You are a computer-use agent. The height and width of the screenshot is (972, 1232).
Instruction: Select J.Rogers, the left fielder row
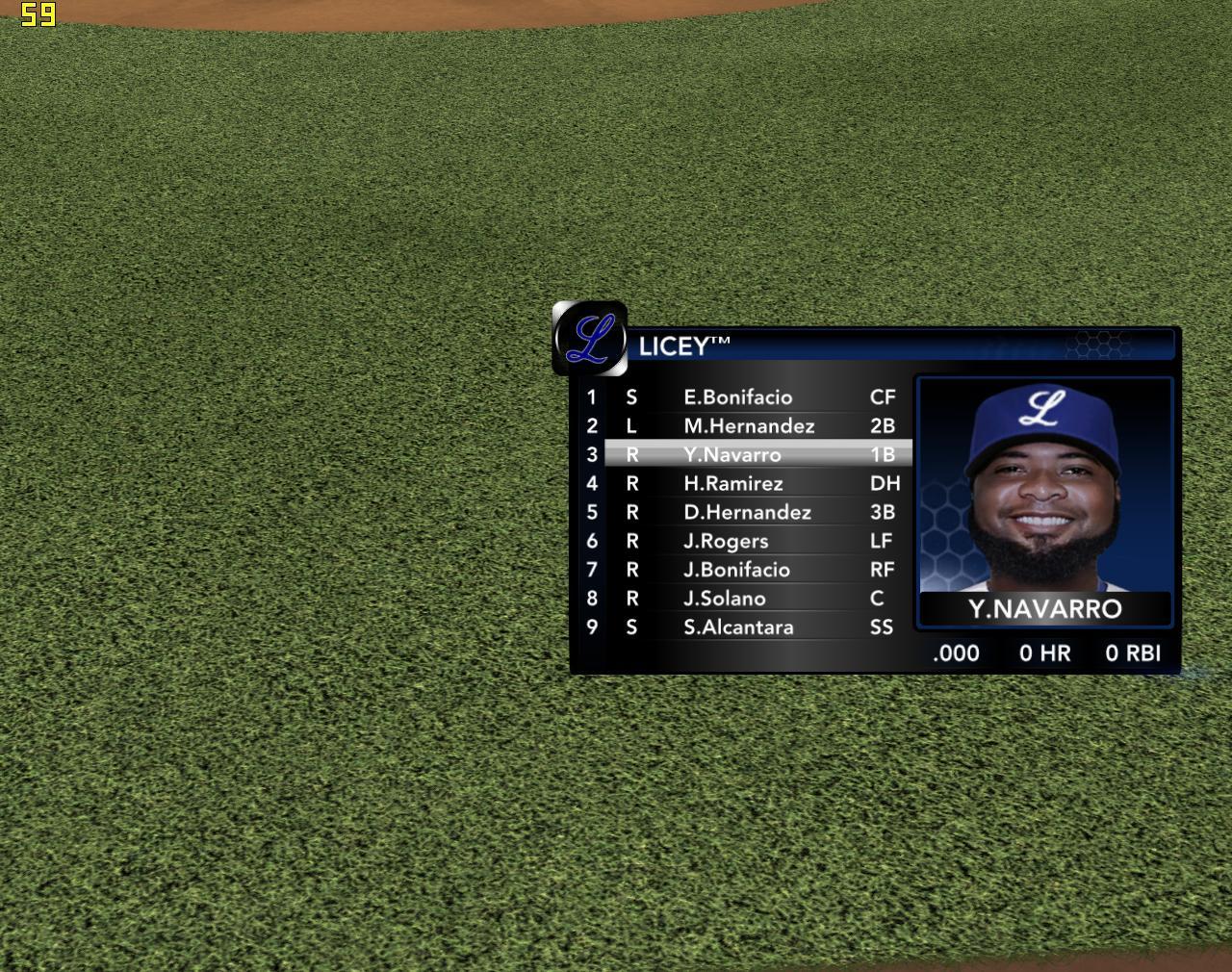click(726, 541)
